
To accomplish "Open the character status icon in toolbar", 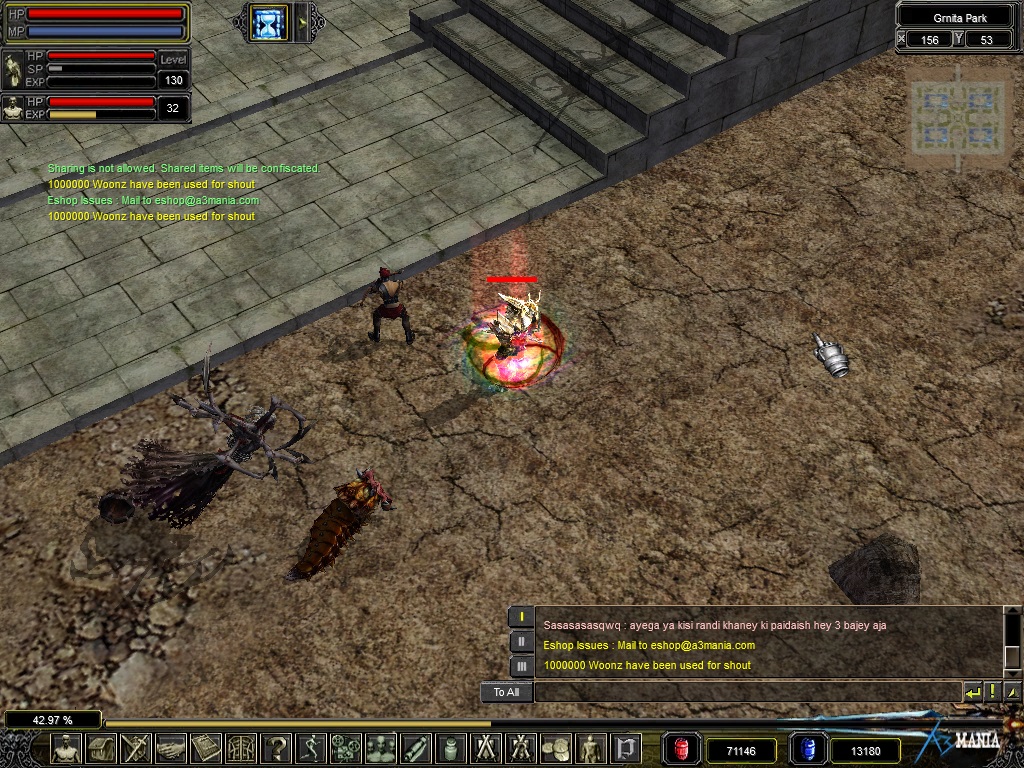I will [67, 748].
